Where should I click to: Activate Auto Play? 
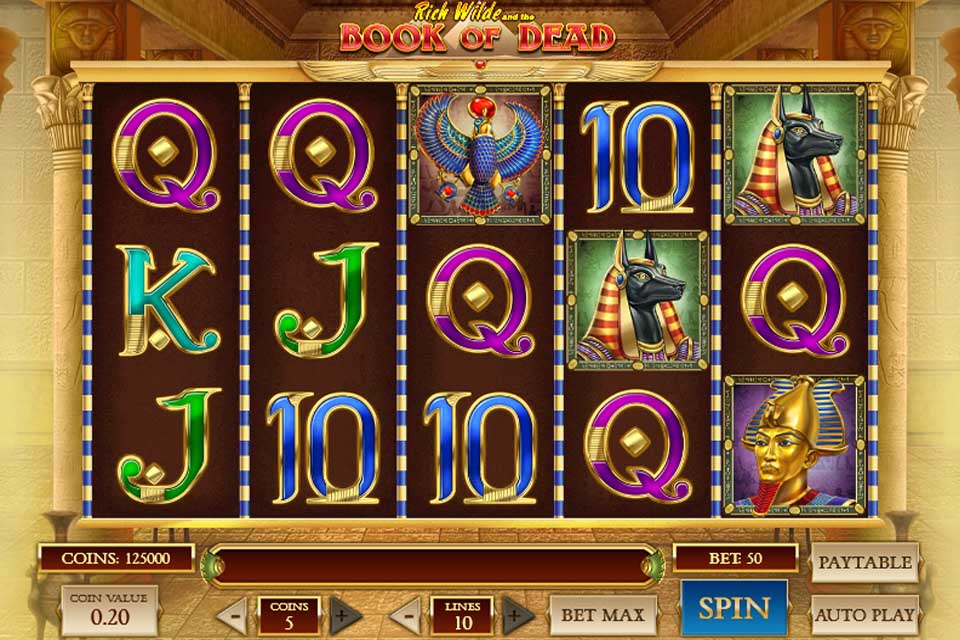click(864, 614)
